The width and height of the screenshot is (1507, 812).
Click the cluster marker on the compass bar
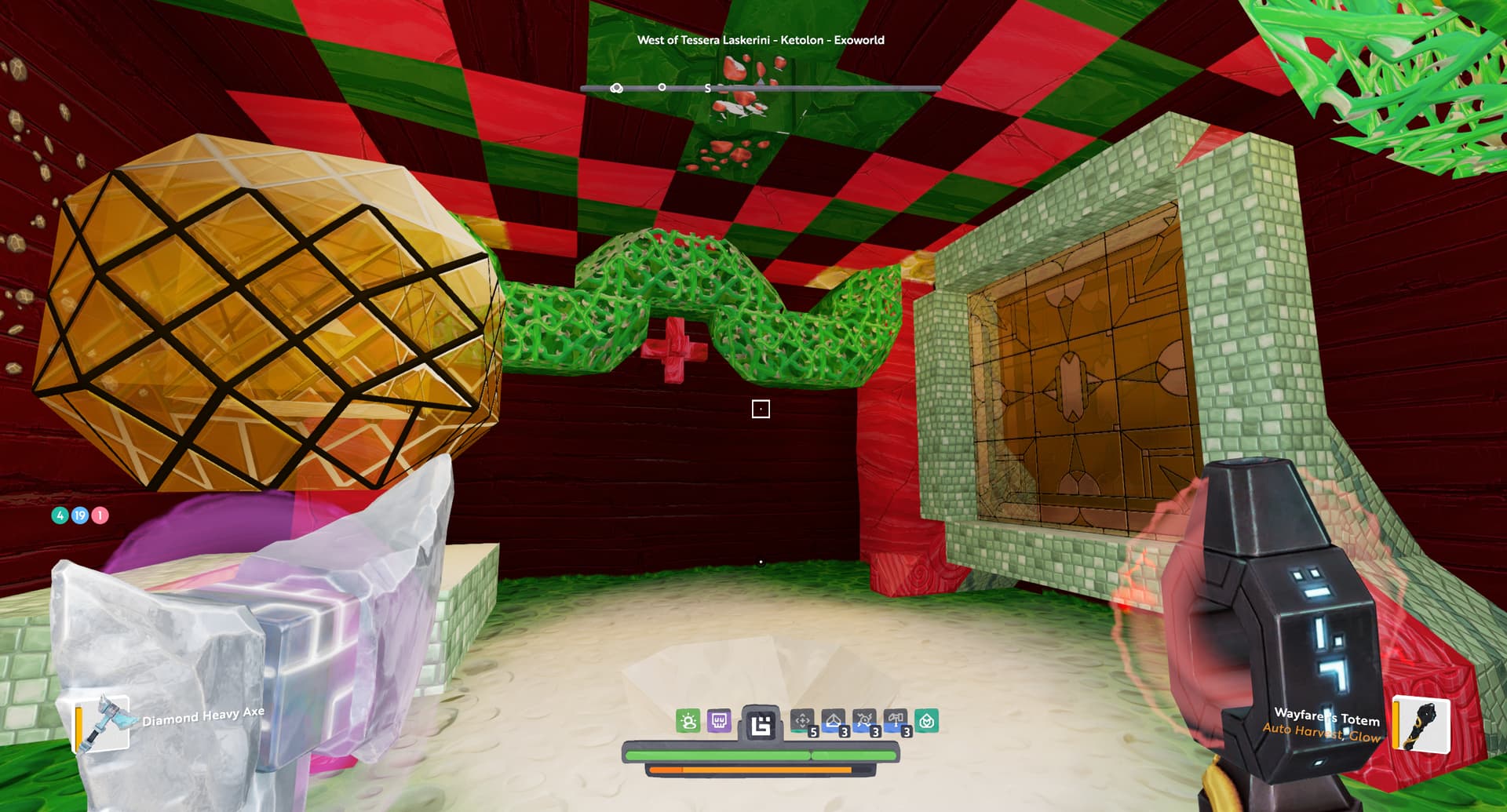(617, 88)
